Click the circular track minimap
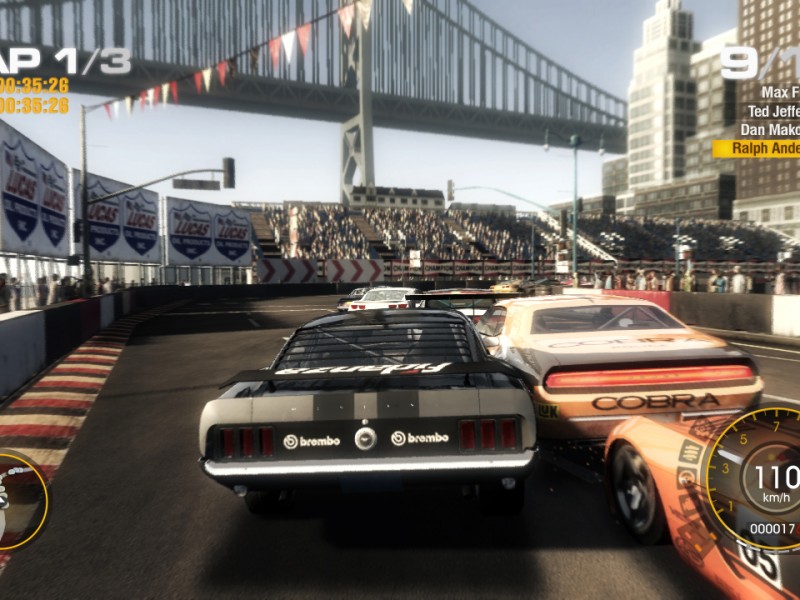This screenshot has height=600, width=800. pyautogui.click(x=18, y=502)
